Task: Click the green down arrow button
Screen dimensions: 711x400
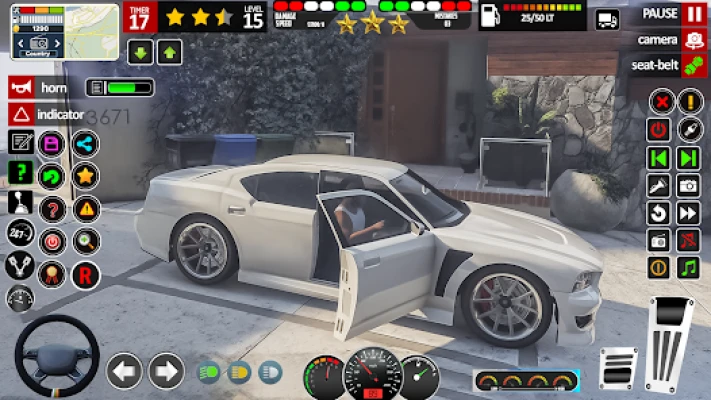Action: click(139, 53)
